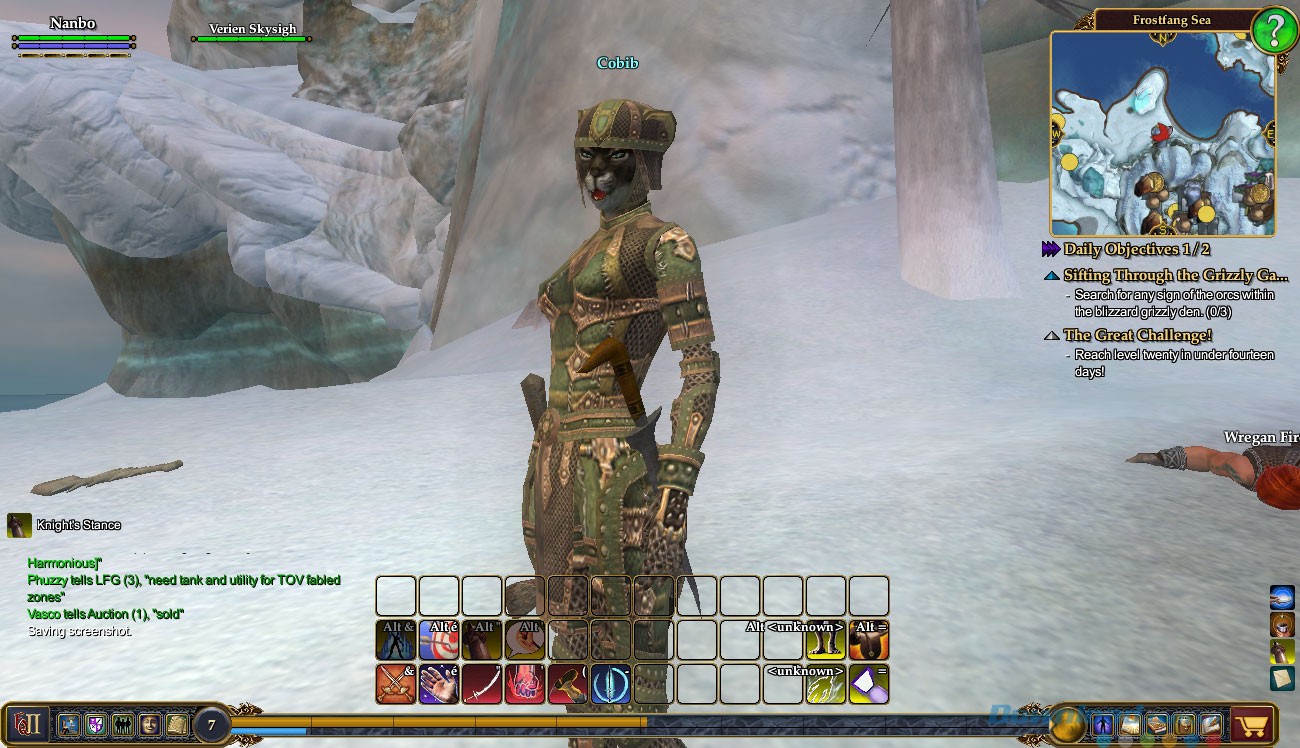Open the EQII main menu button

[x=26, y=723]
